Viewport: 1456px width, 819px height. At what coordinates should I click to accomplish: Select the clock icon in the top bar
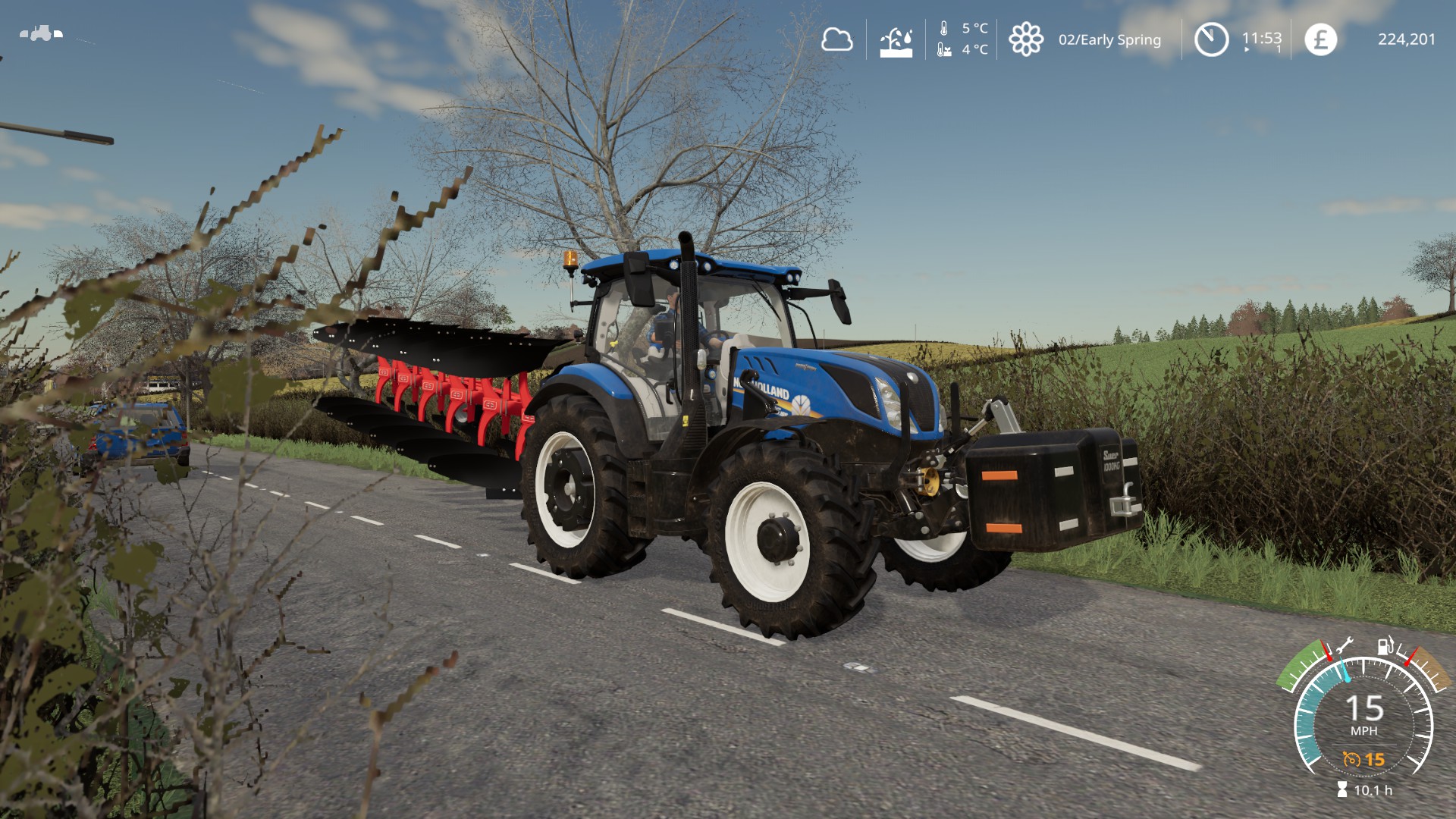(x=1211, y=39)
